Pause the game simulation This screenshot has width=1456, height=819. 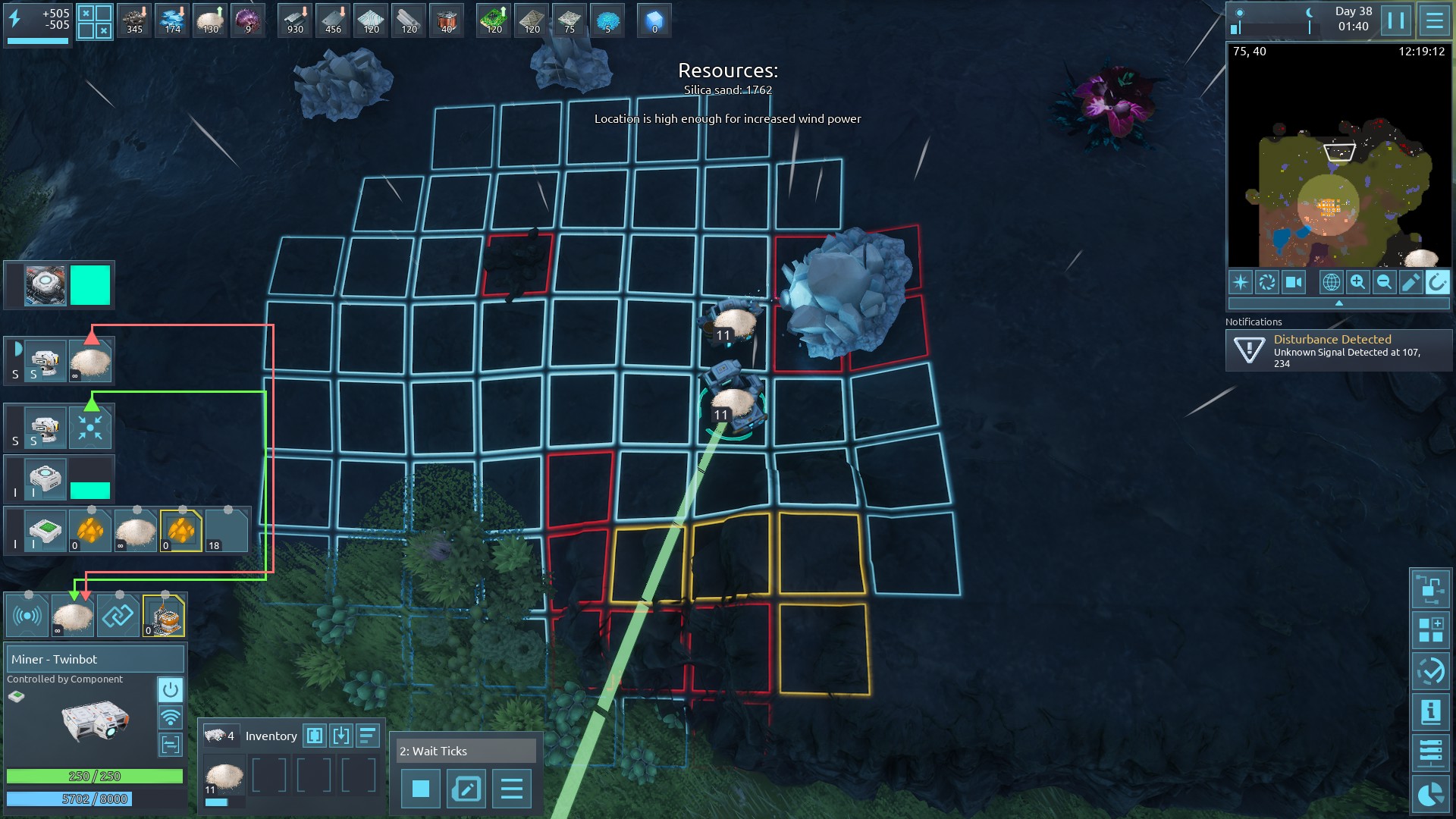coord(1396,20)
